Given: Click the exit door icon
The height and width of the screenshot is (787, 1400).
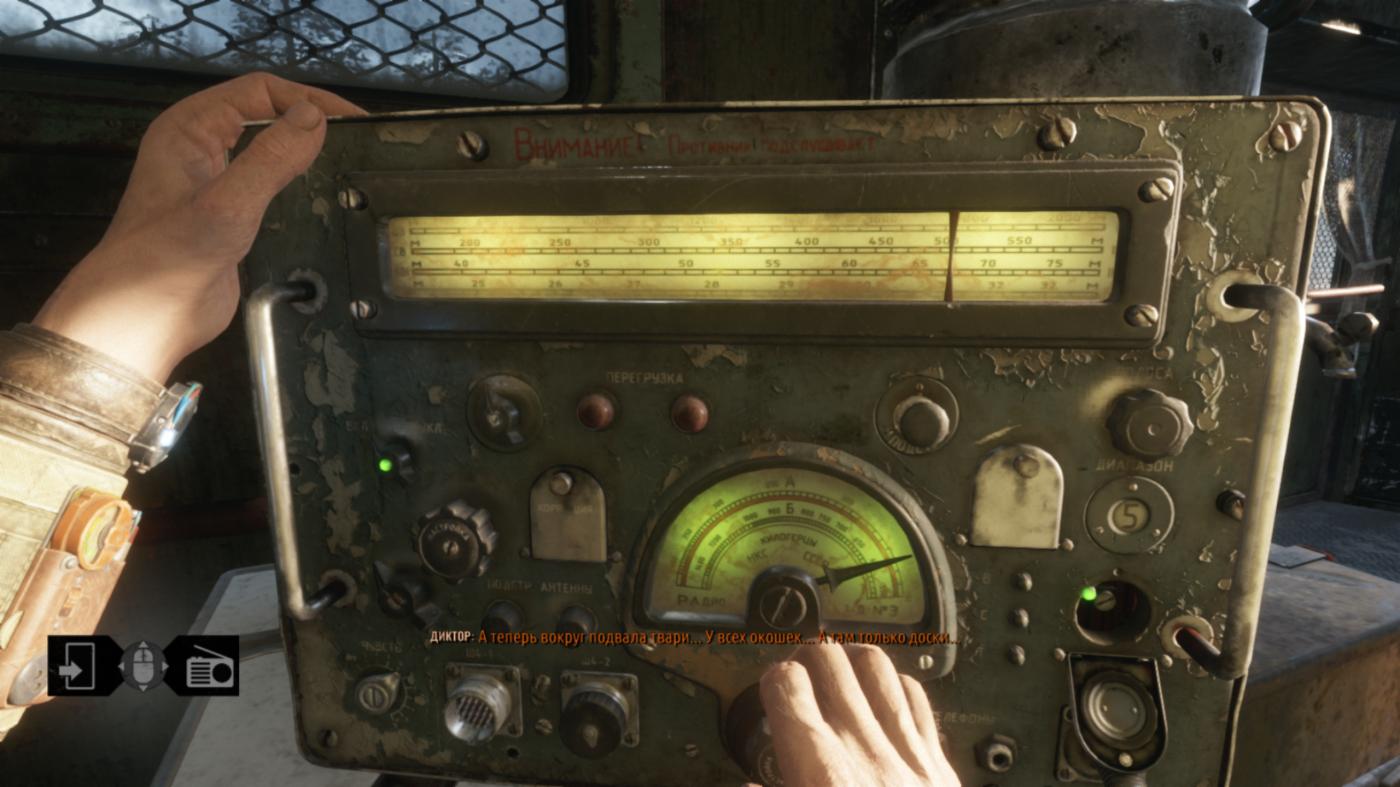Looking at the screenshot, I should 78,665.
